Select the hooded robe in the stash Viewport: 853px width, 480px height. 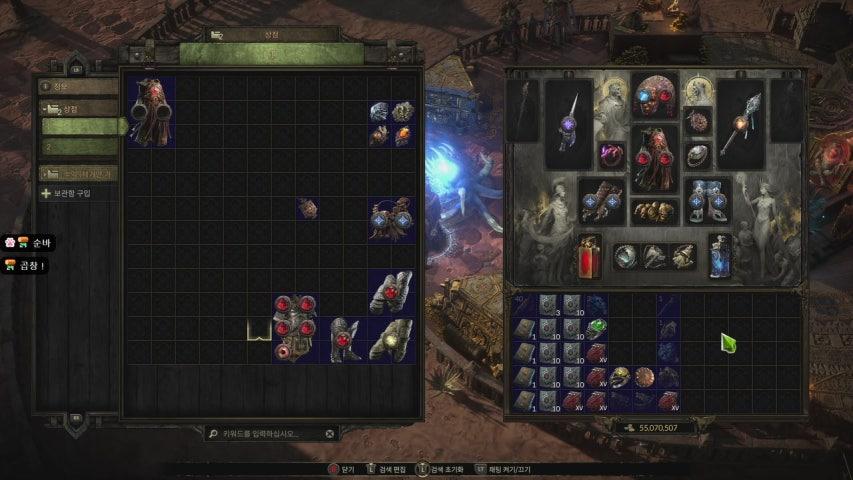154,110
